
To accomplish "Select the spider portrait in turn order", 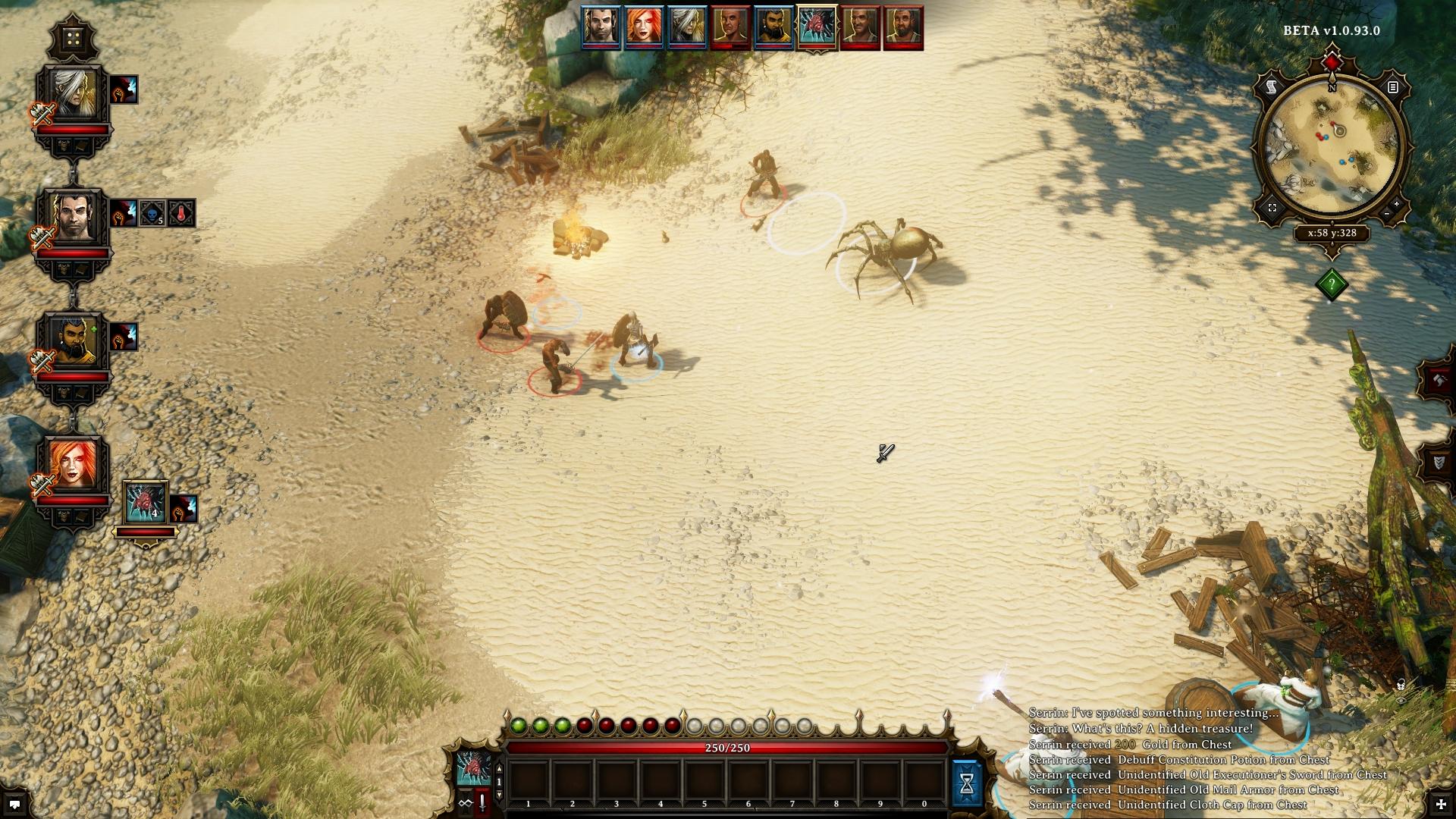I will point(817,27).
